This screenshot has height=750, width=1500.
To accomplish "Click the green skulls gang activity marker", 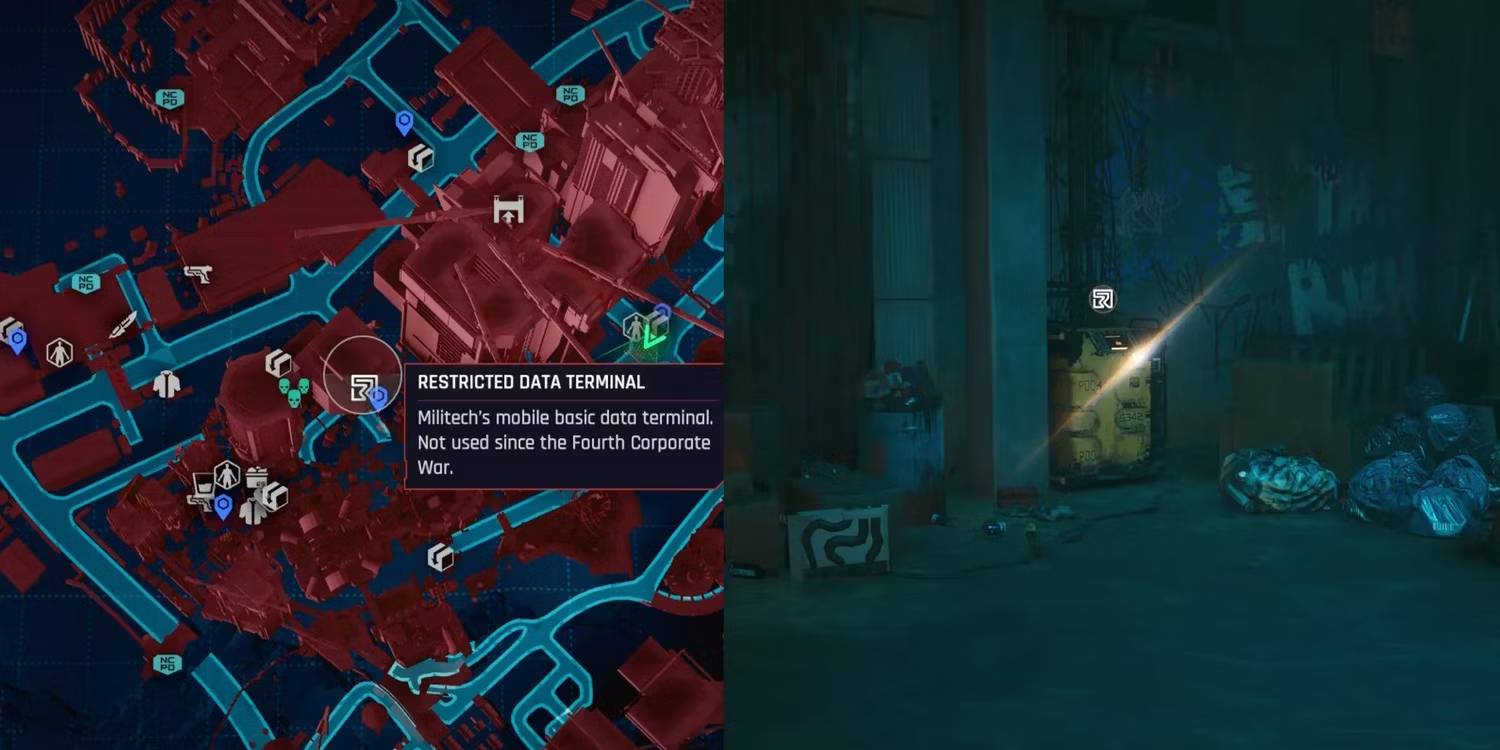I will [290, 392].
